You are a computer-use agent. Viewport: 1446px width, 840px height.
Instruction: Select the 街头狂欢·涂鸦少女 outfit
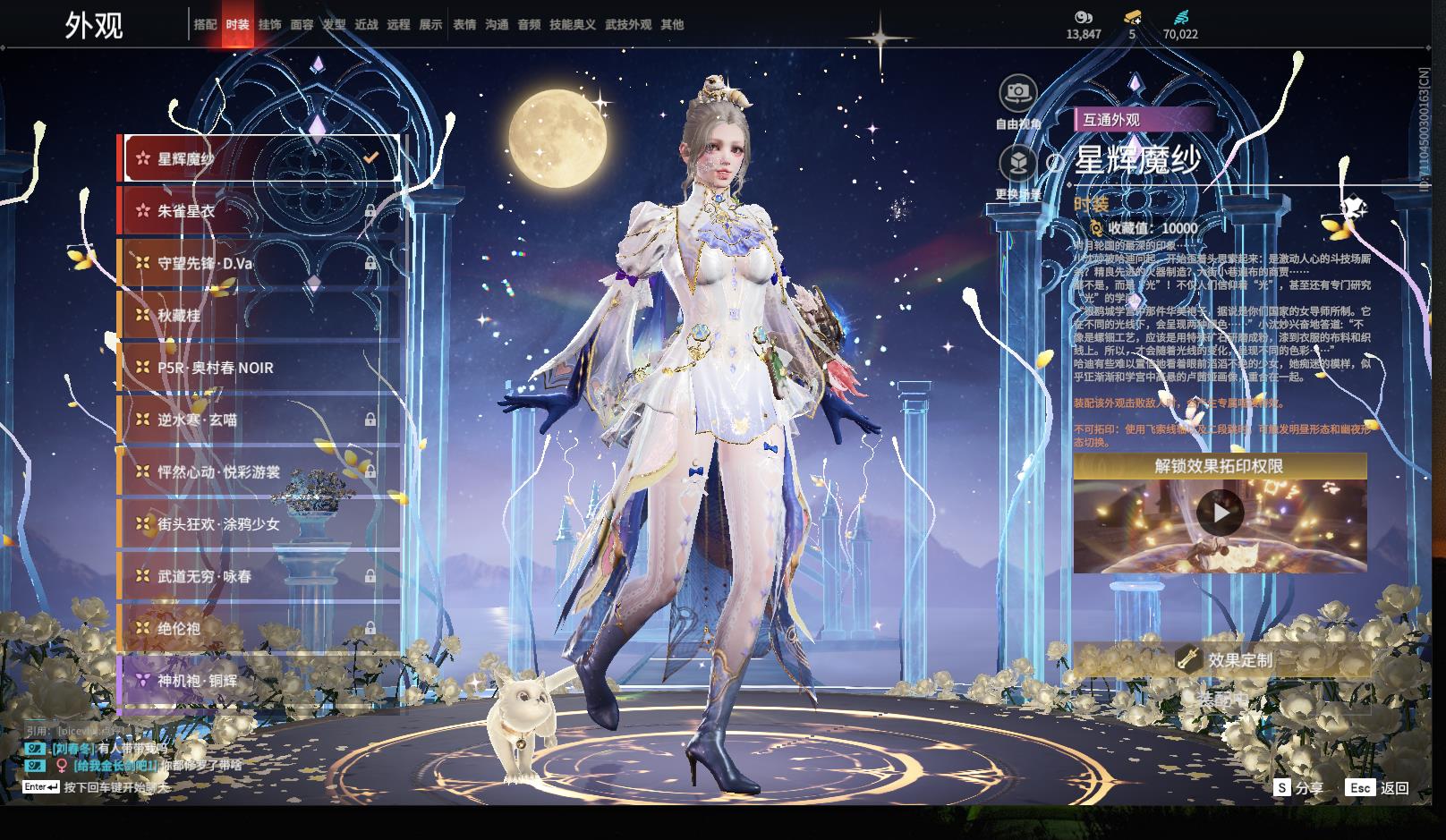click(259, 524)
